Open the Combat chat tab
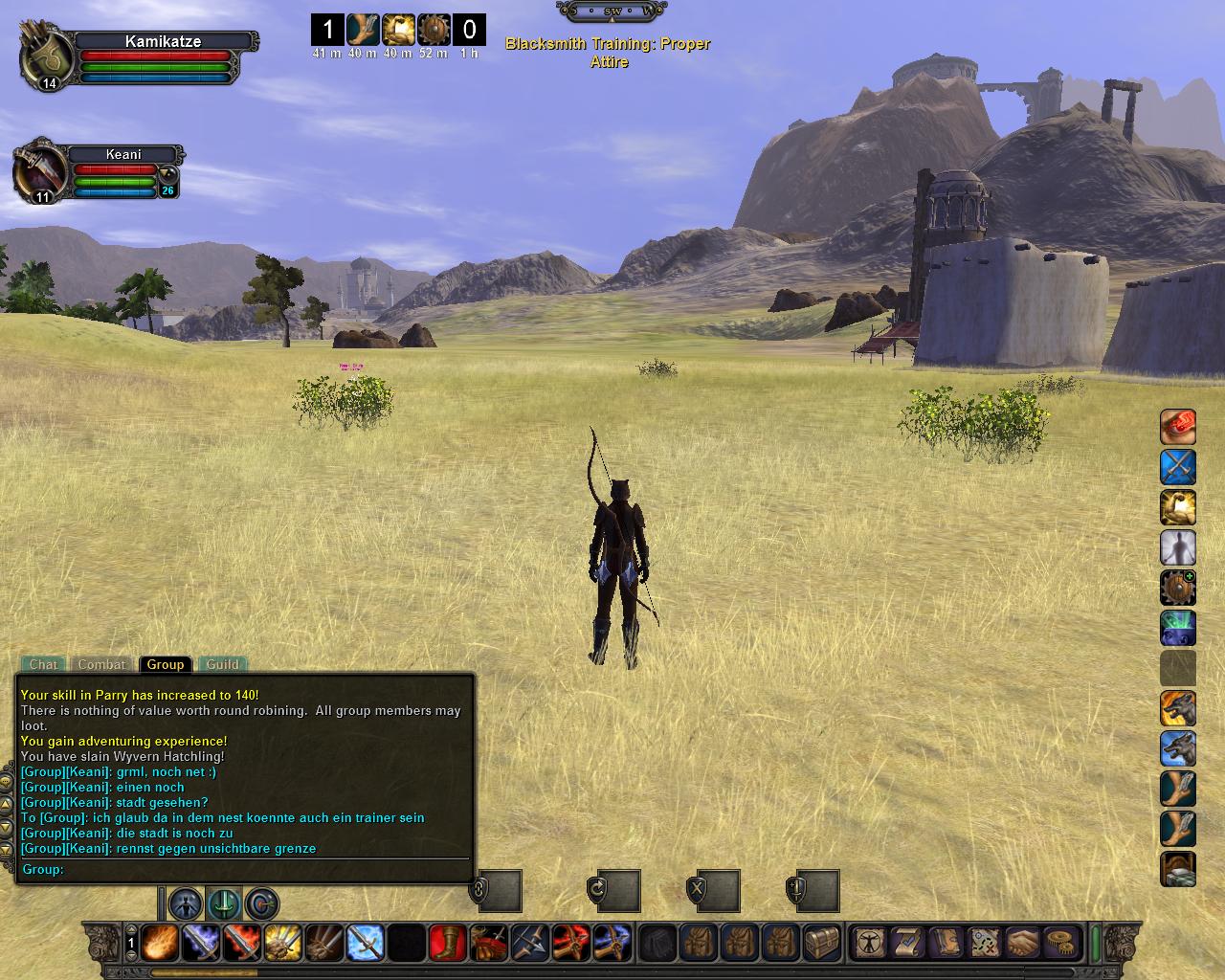 point(101,664)
